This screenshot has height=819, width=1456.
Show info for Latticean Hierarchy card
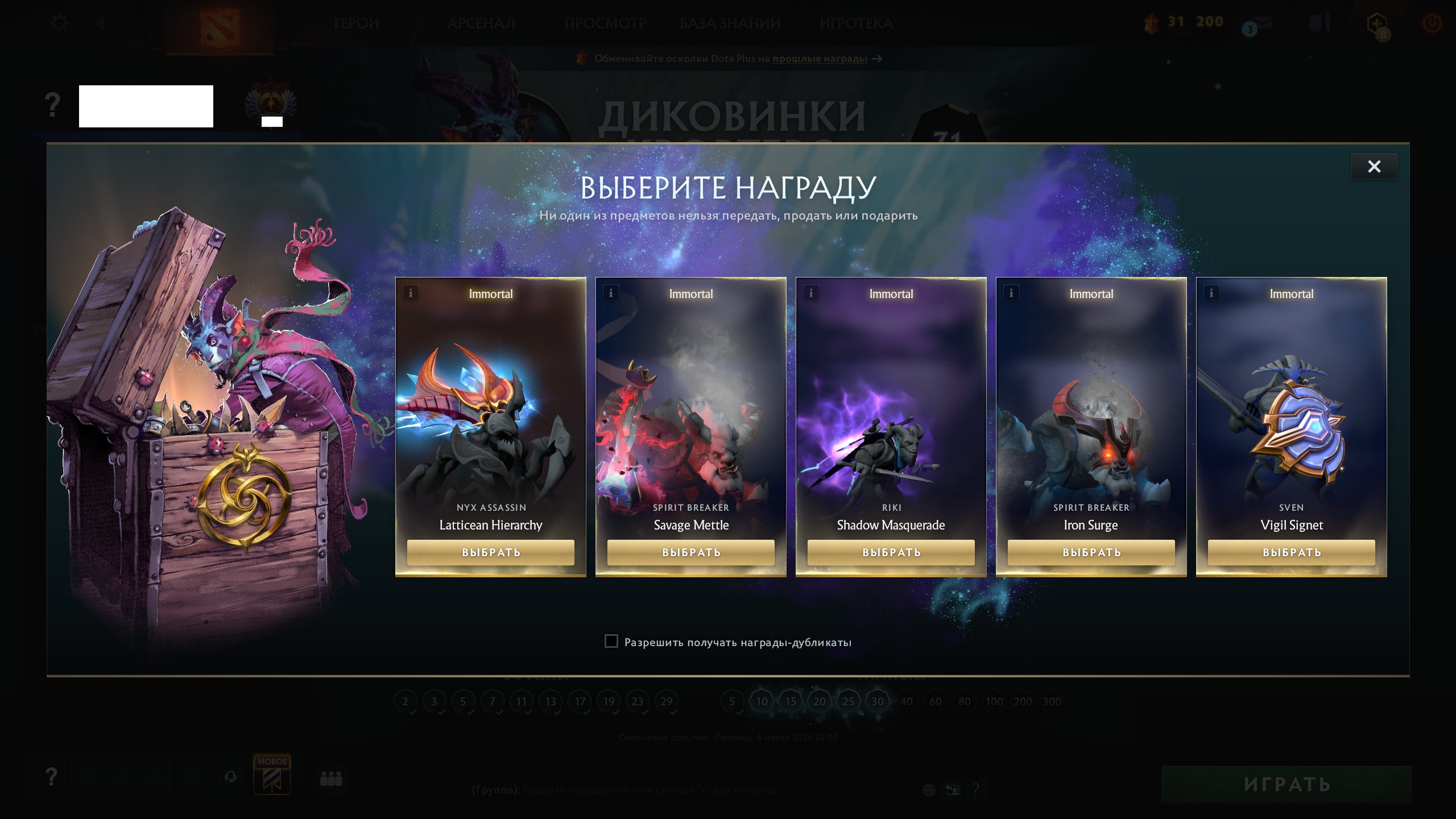coord(409,293)
